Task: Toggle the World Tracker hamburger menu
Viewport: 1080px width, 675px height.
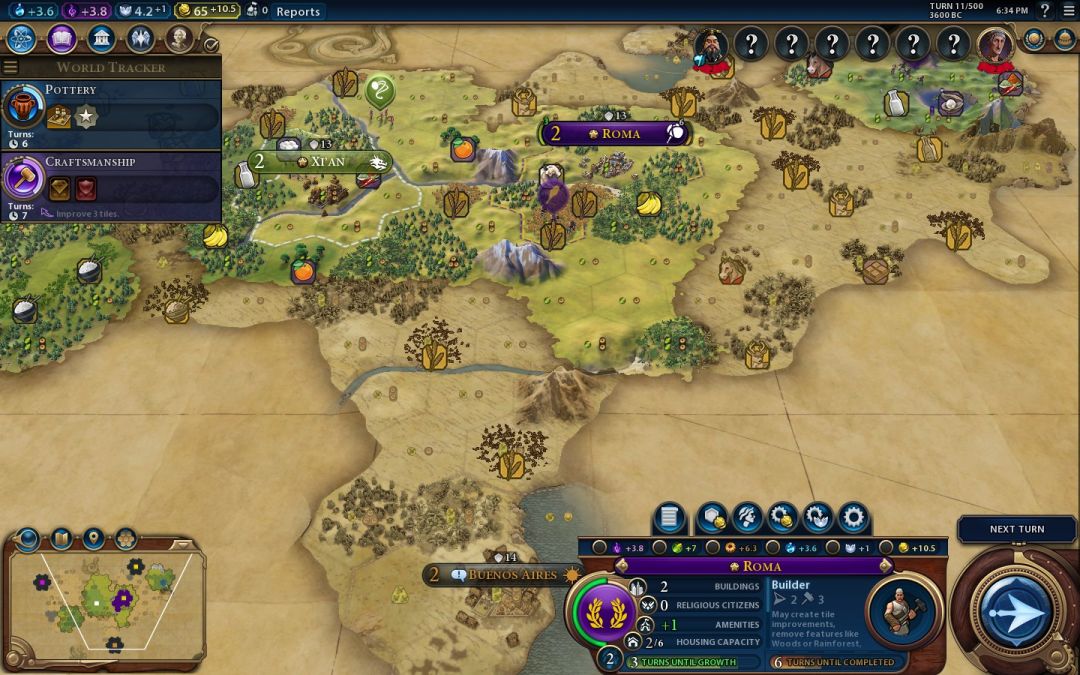Action: pos(11,67)
